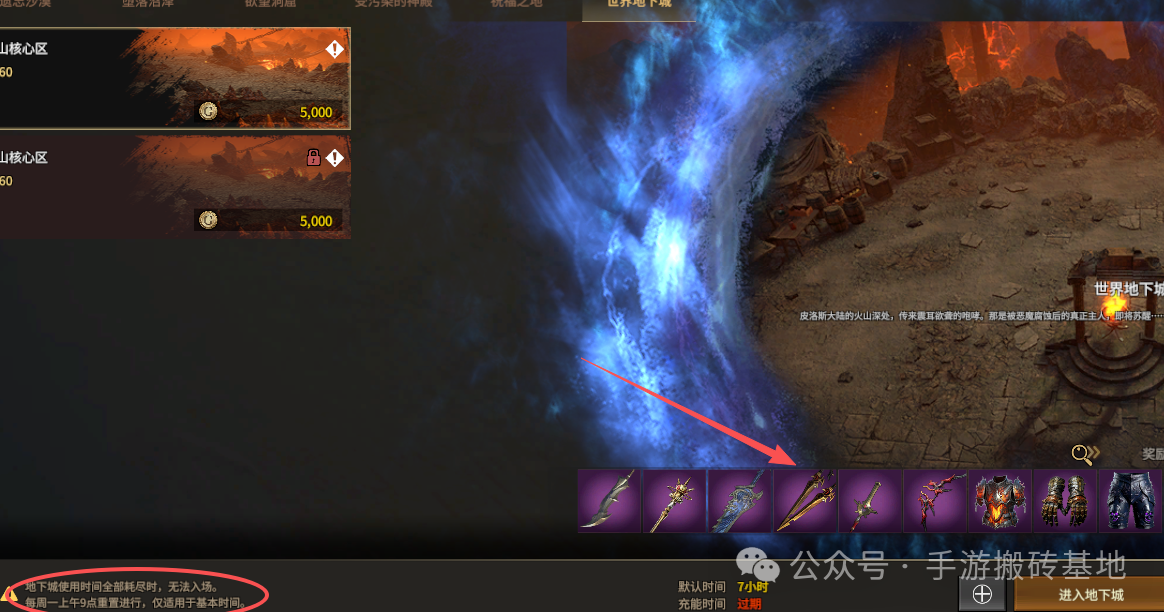Screen dimensions: 1164x612
Task: Select the curved dagger reward slot
Action: tap(608, 500)
